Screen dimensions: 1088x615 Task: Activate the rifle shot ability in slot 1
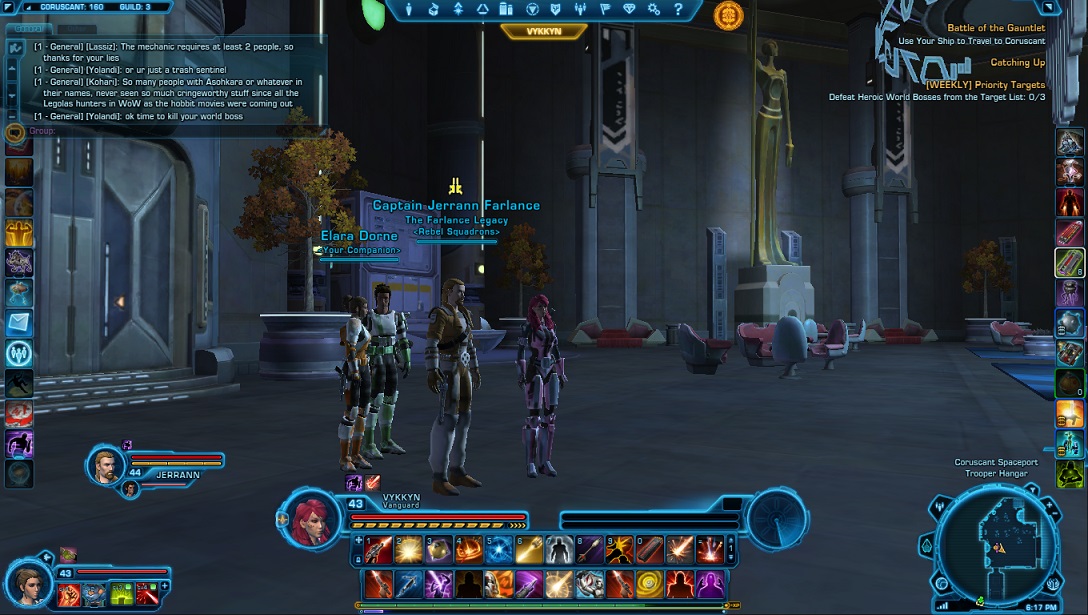(376, 548)
